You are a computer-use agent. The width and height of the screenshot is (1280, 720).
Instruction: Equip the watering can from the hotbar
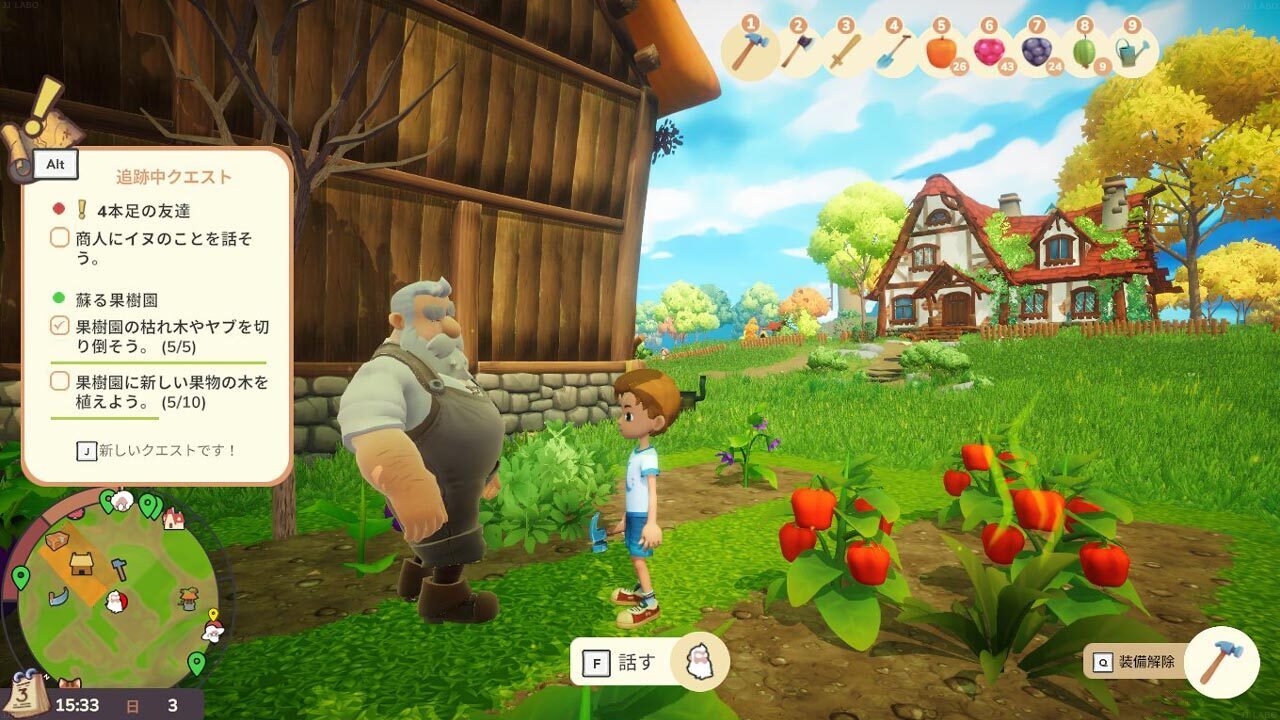1132,51
